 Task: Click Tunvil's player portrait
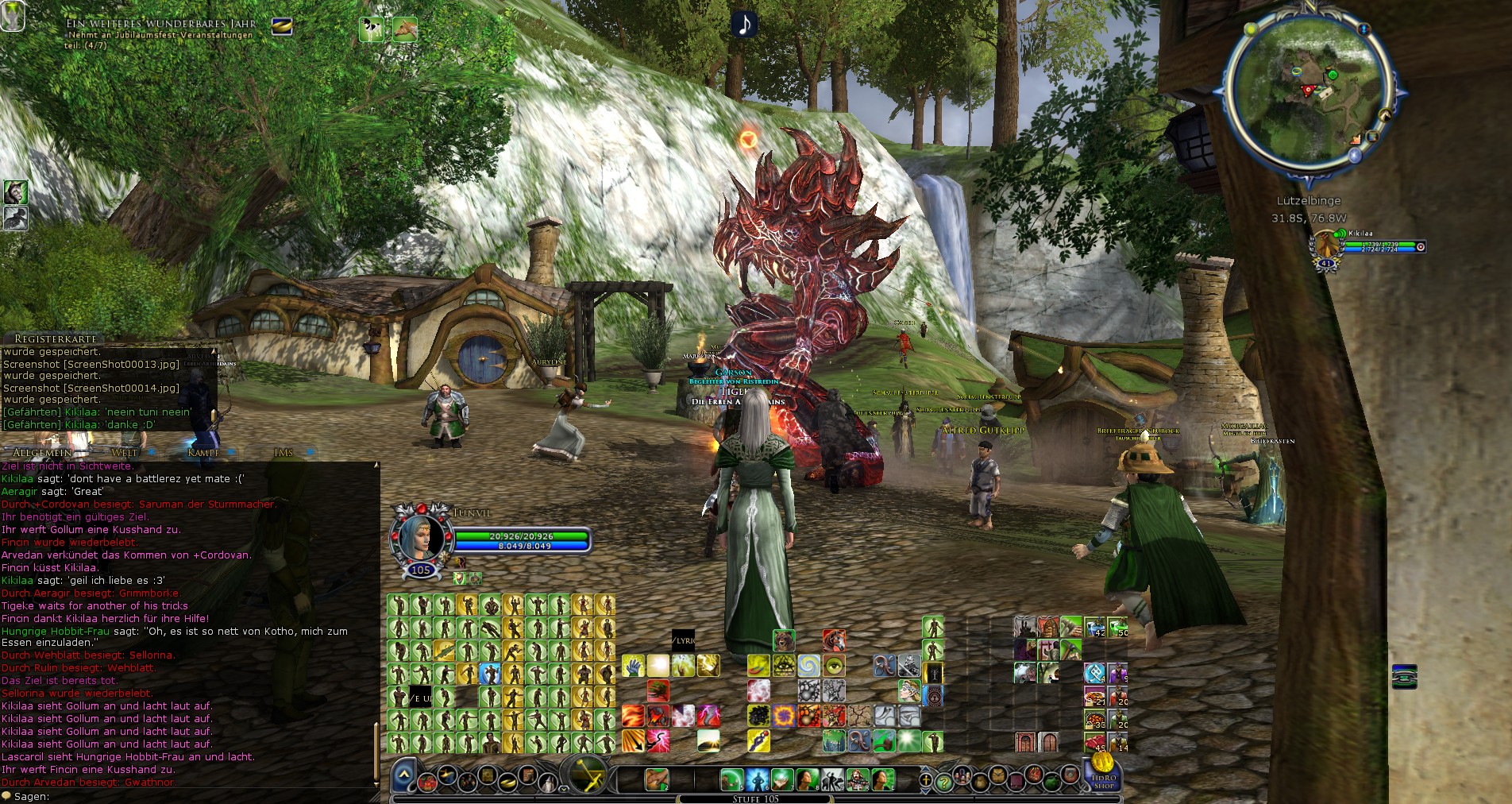click(420, 536)
